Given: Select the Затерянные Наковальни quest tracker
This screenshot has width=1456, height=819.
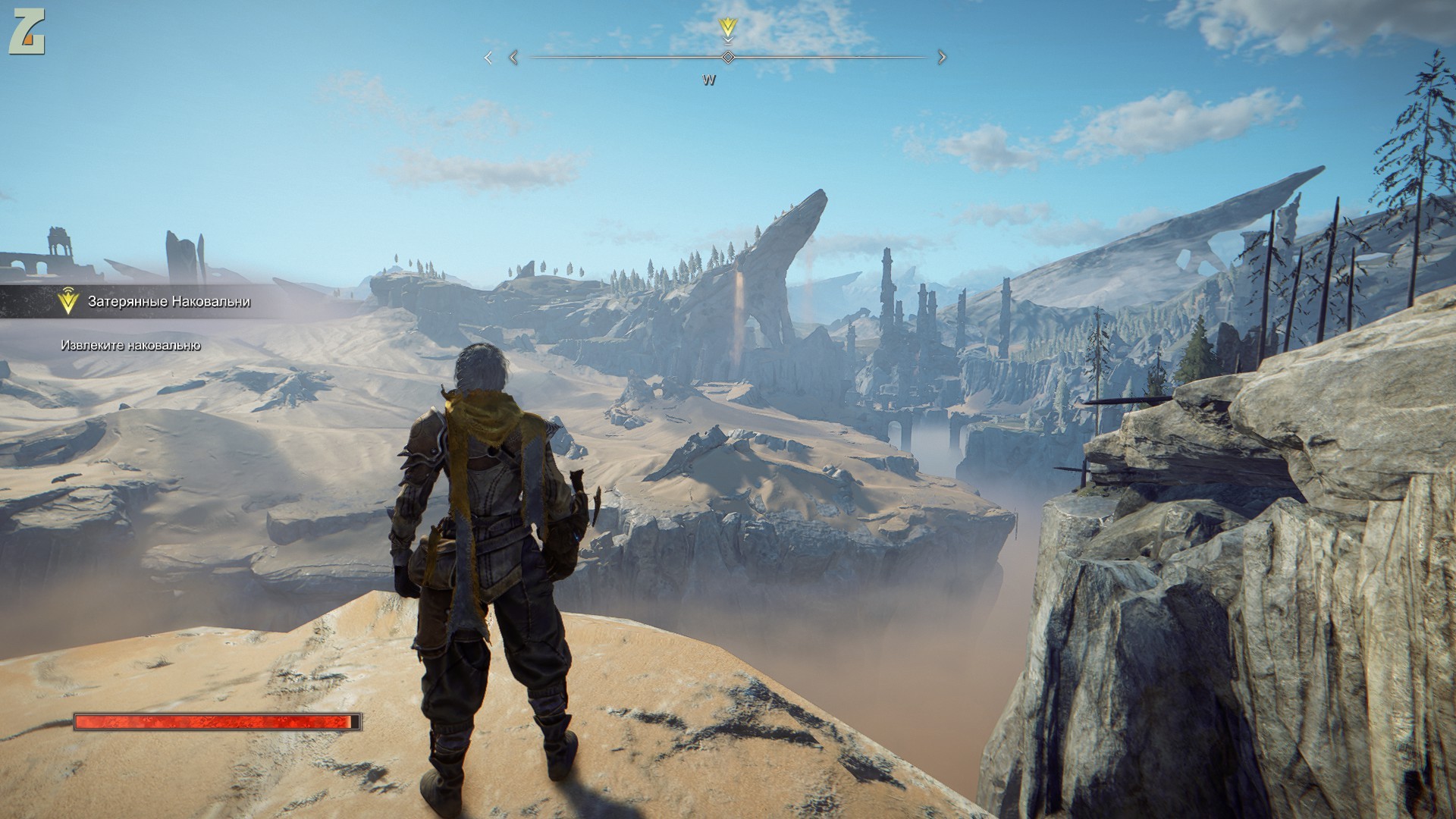Looking at the screenshot, I should tap(168, 302).
